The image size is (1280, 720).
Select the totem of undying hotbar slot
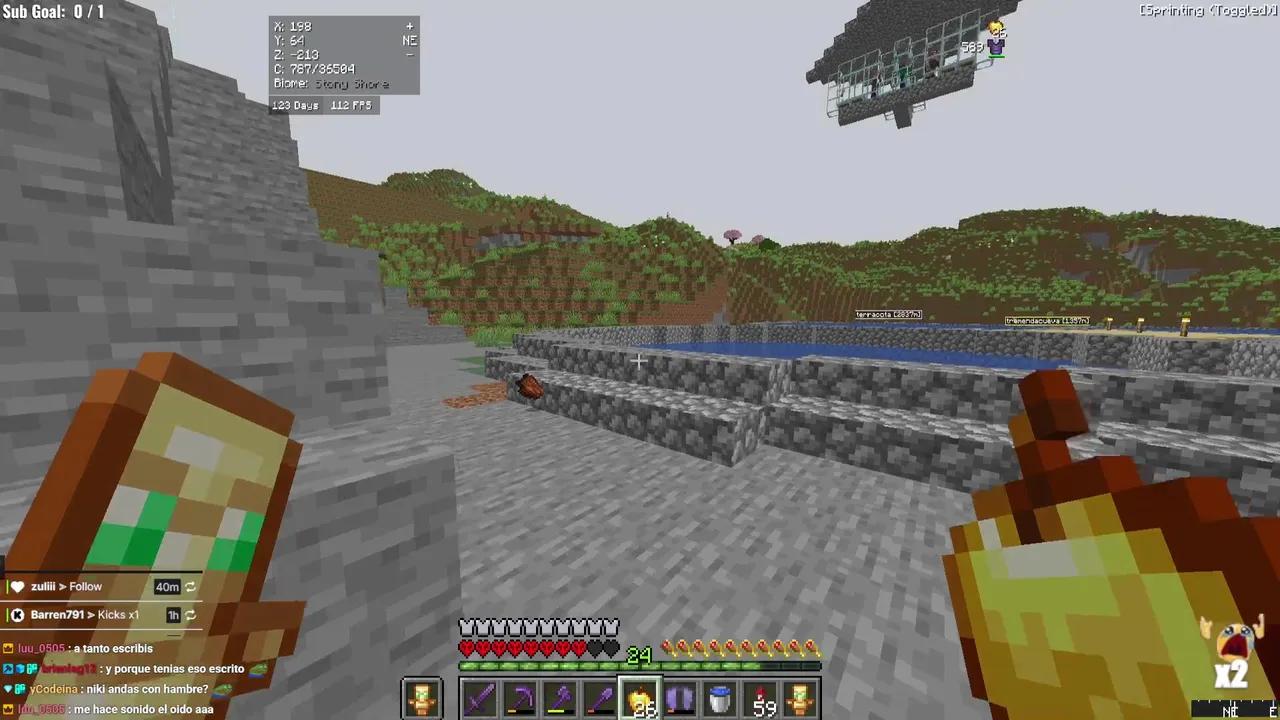point(798,697)
